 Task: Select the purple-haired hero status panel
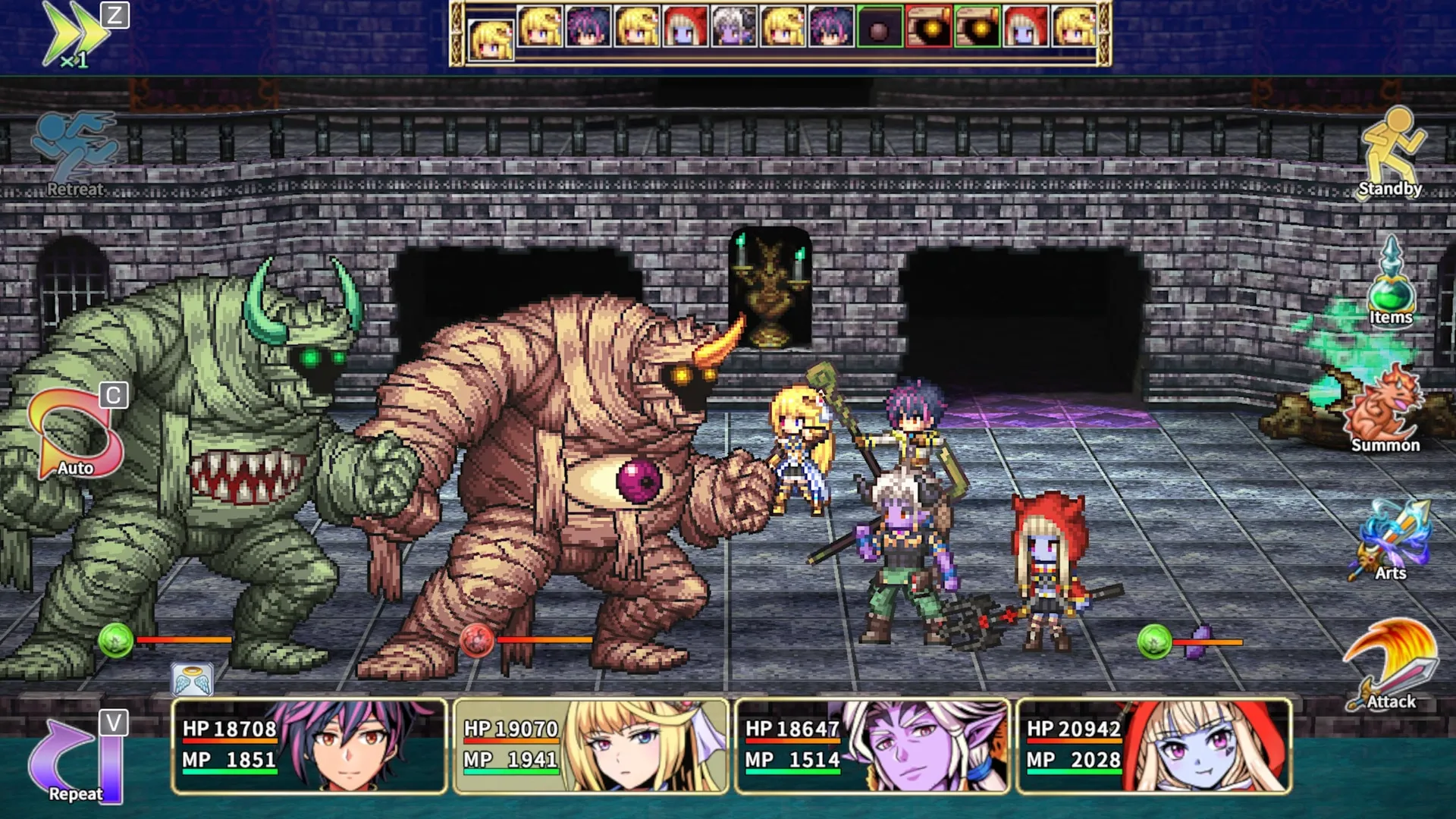[309, 747]
